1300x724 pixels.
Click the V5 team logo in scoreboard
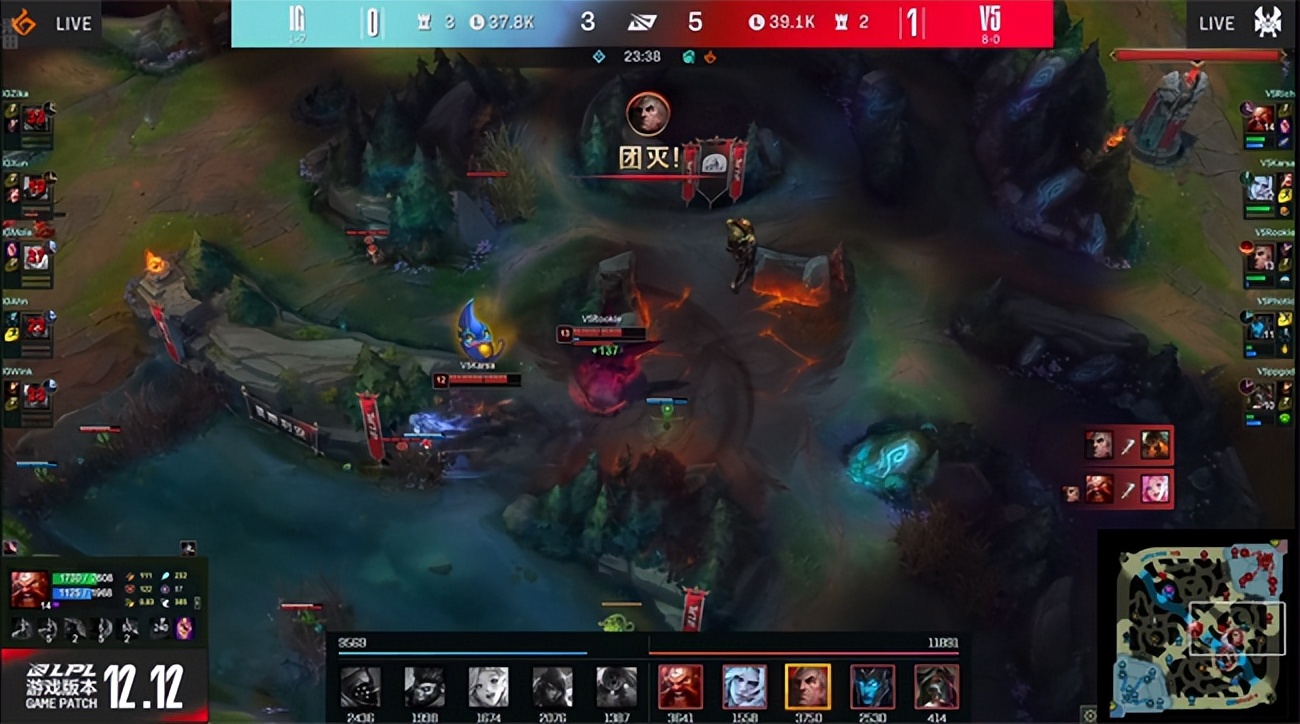click(990, 20)
